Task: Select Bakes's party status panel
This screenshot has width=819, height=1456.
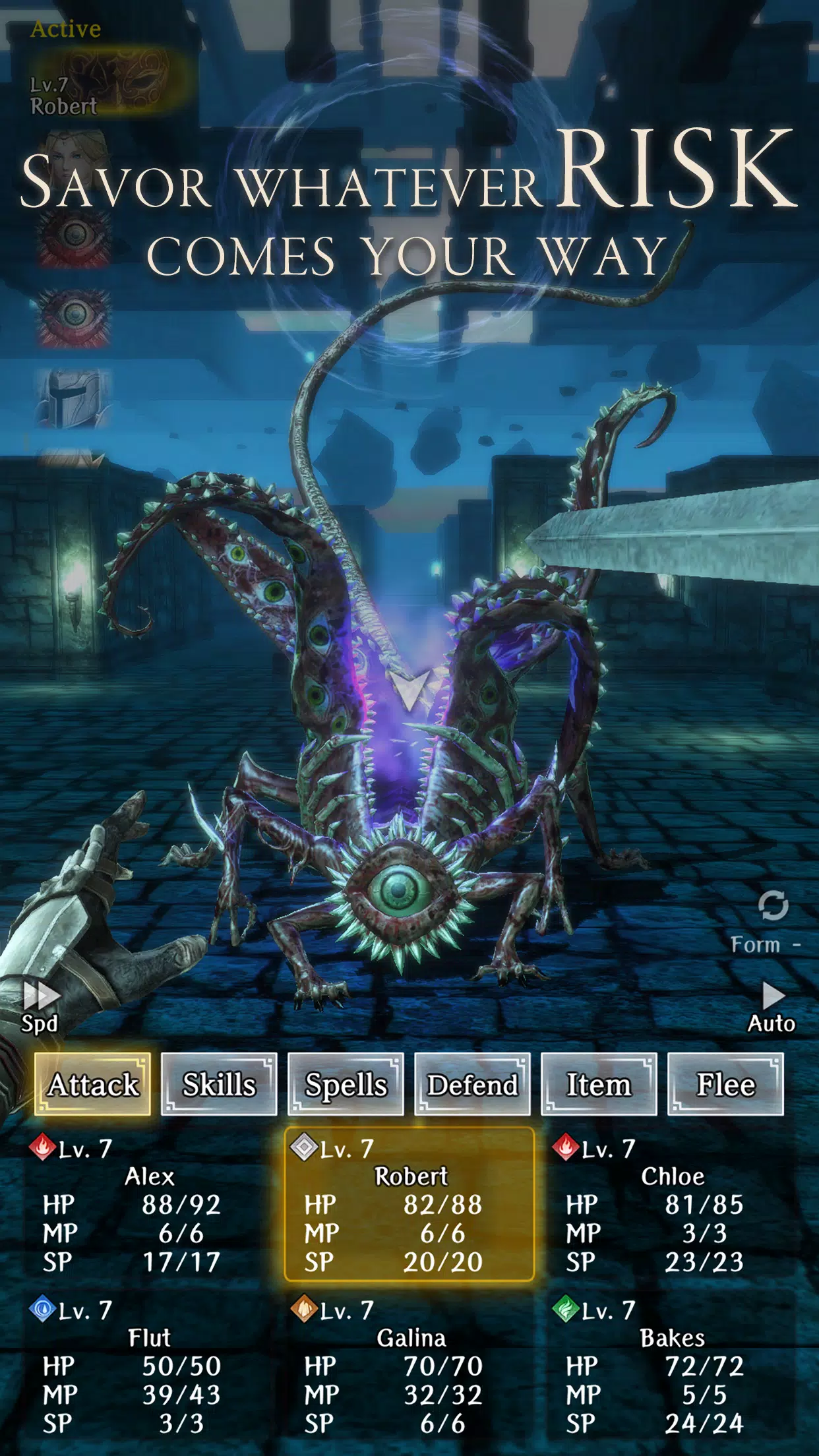Action: (x=671, y=1366)
